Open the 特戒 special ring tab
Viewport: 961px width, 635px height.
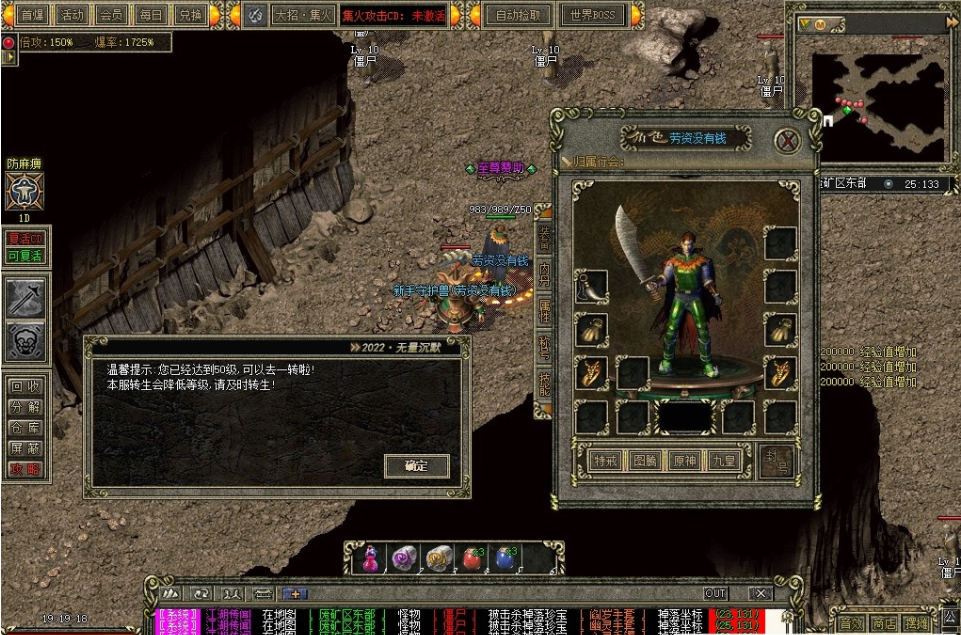604,461
